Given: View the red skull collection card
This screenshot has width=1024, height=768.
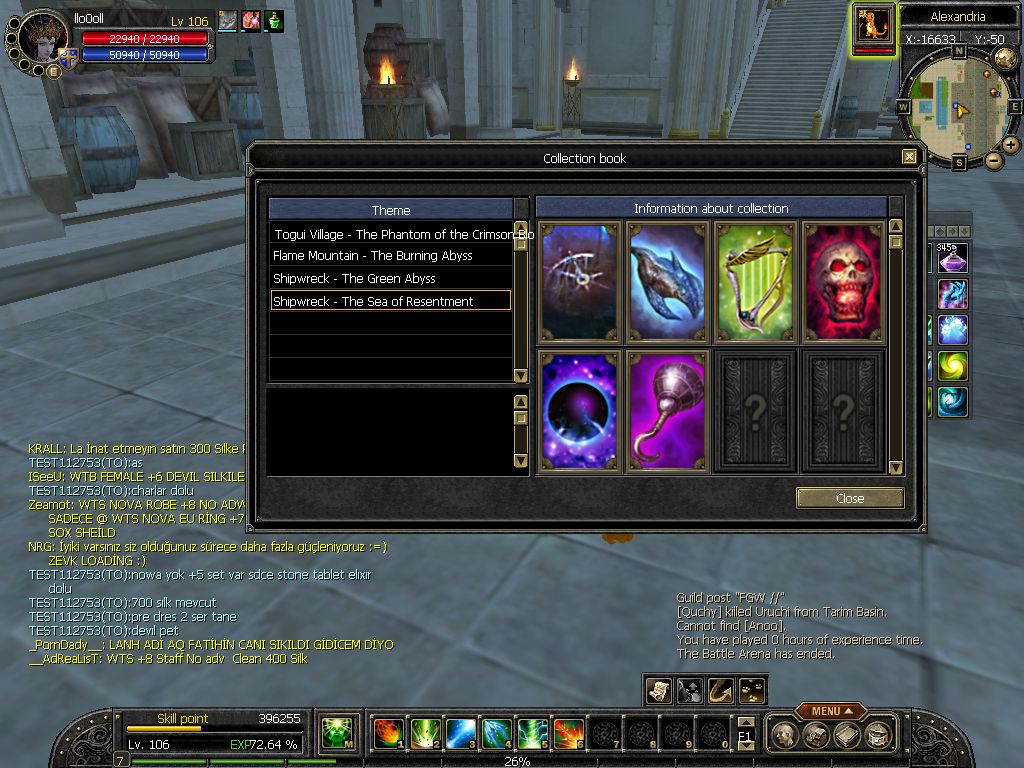Looking at the screenshot, I should 843,282.
